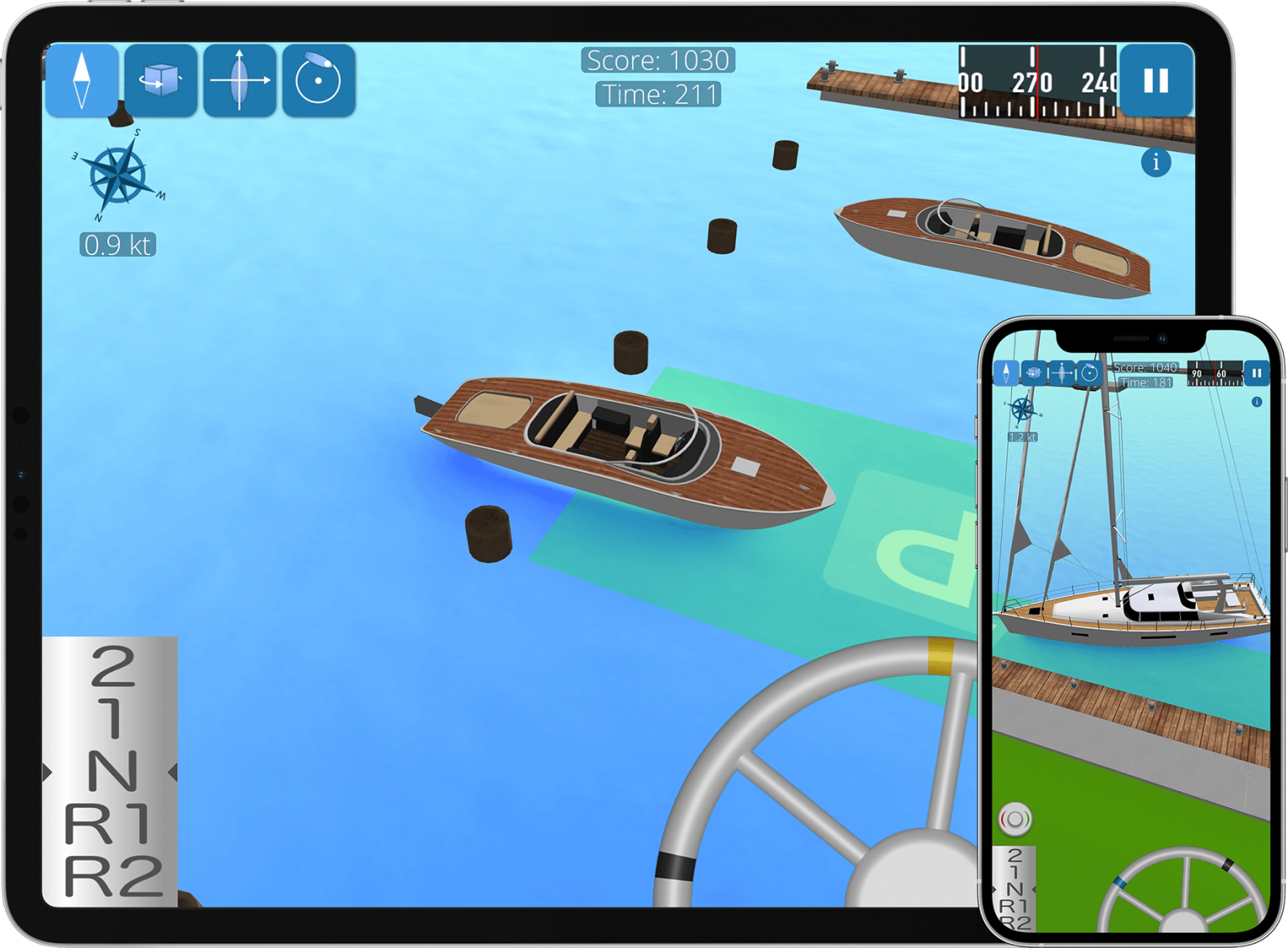Select reverse R1 on the tablet throttle

[109, 824]
